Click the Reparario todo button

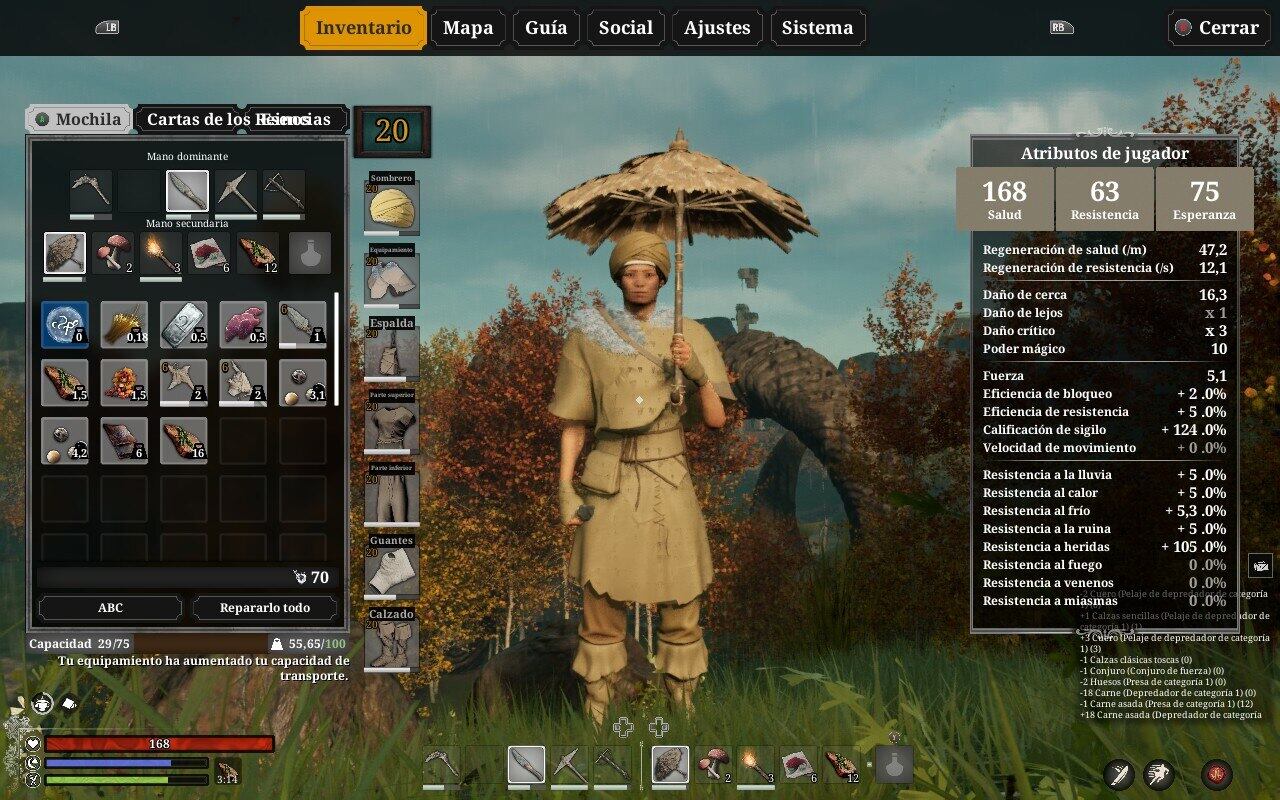click(x=265, y=607)
